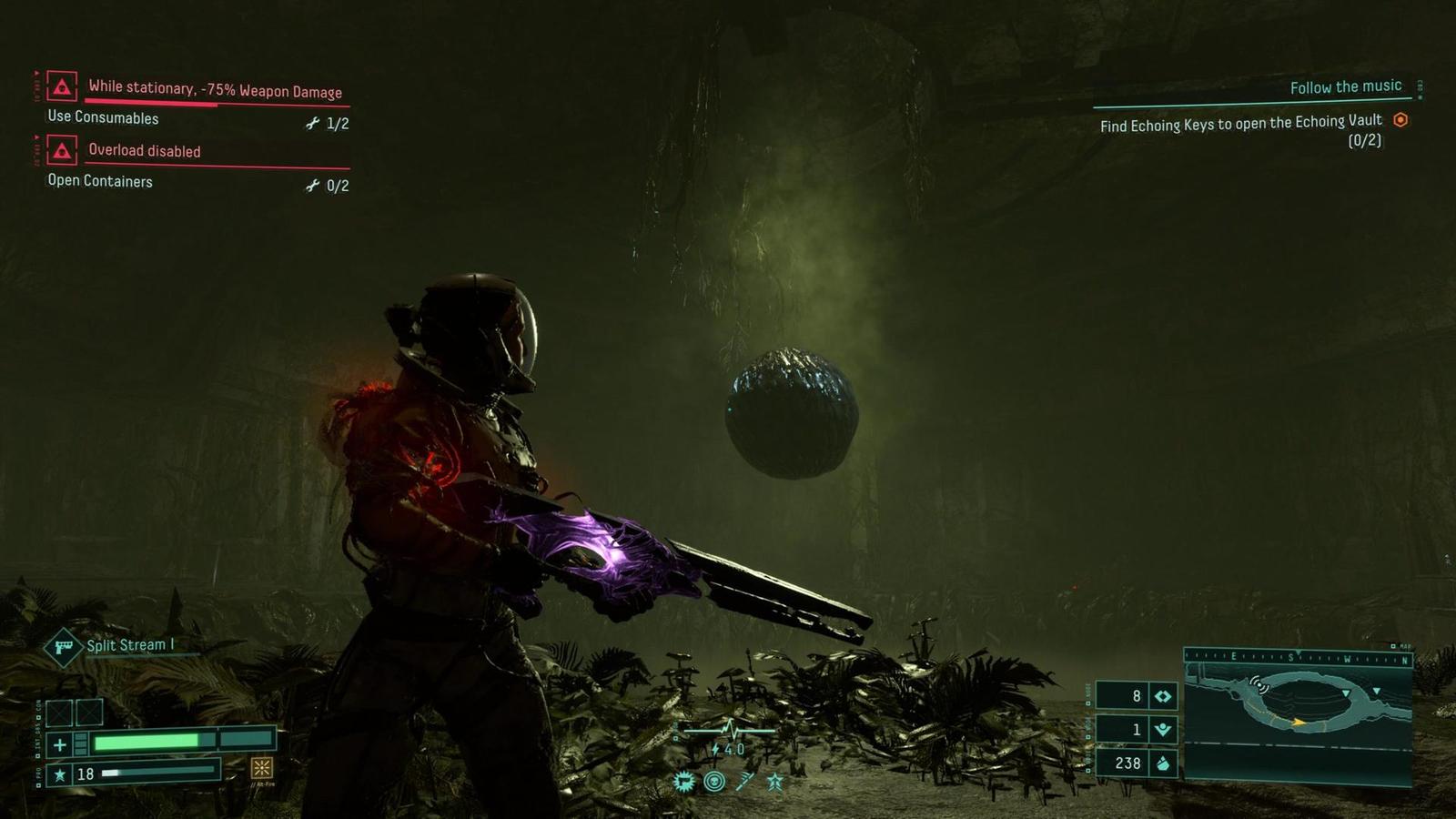The height and width of the screenshot is (819, 1456).
Task: Click the star rank perk icon
Action: coord(775,781)
